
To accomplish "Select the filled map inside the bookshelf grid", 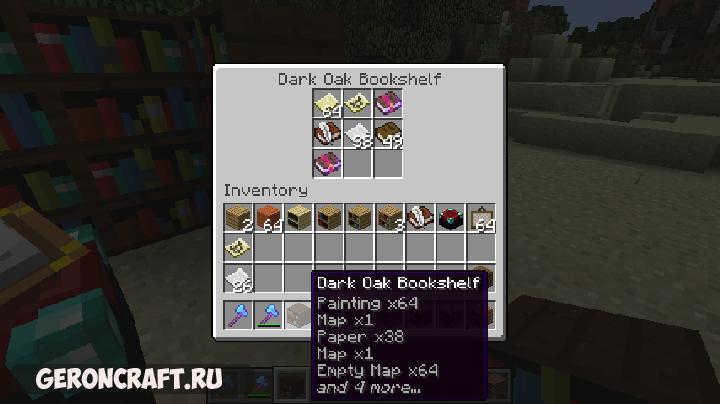I will (x=358, y=103).
